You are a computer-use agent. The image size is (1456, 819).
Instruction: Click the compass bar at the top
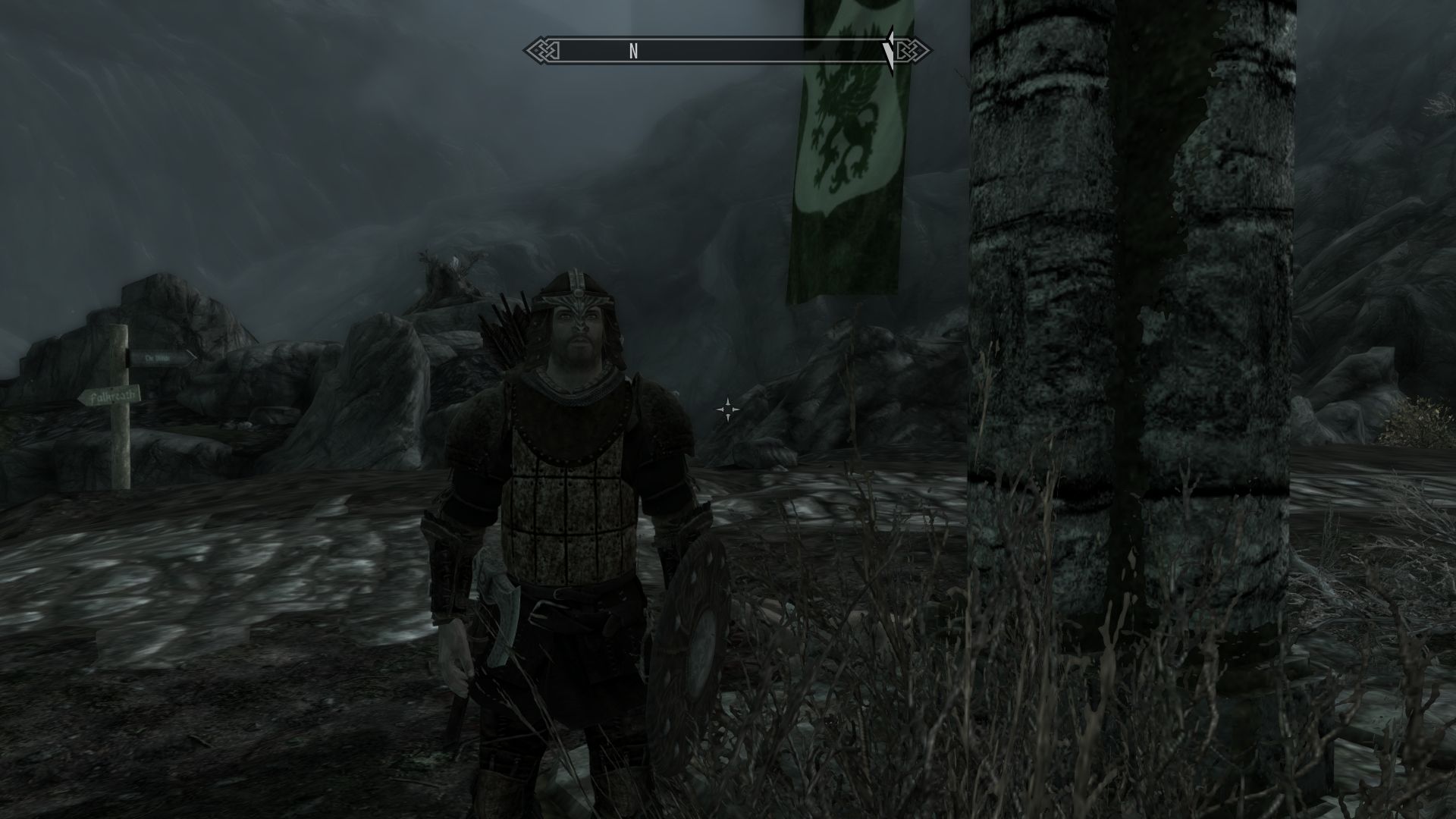click(726, 51)
